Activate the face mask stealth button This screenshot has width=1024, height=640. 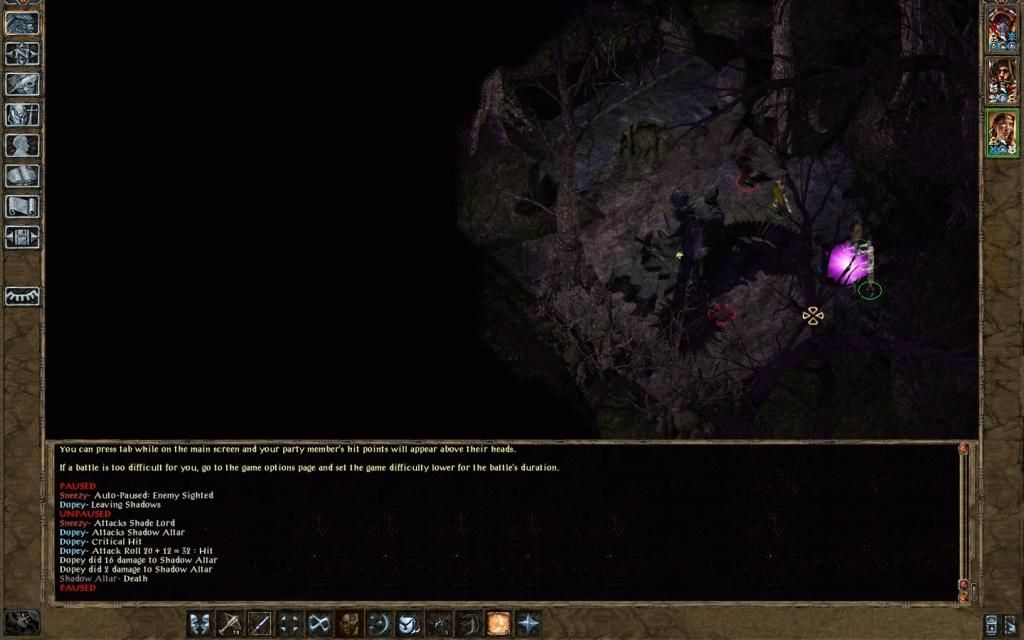pyautogui.click(x=348, y=624)
